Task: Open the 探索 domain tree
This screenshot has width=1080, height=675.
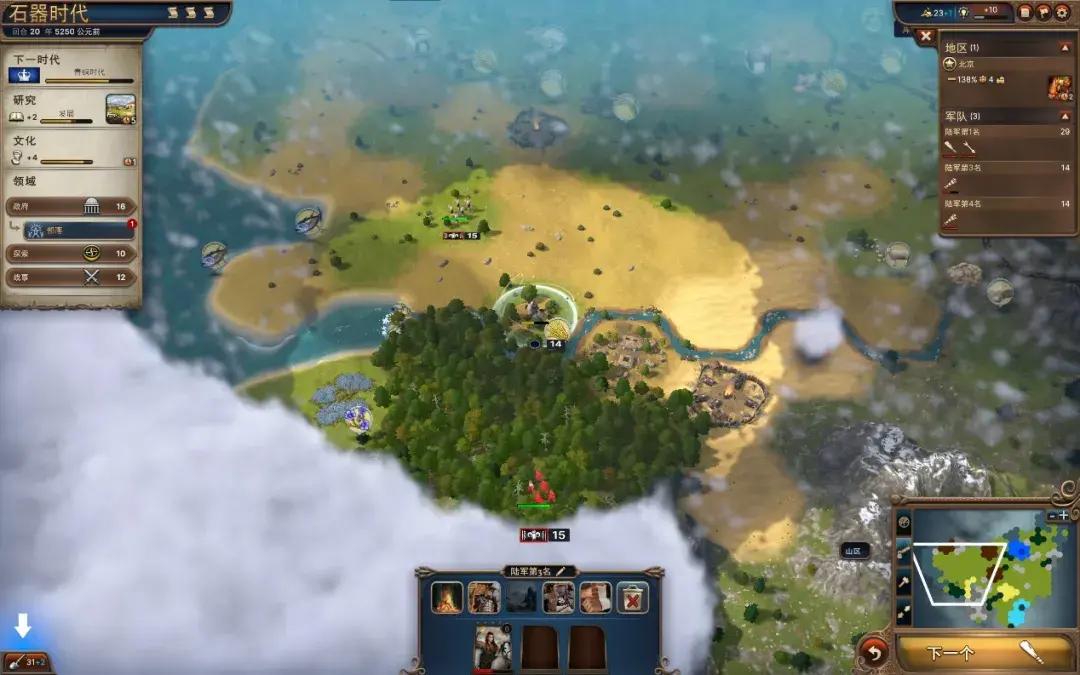Action: tap(72, 253)
